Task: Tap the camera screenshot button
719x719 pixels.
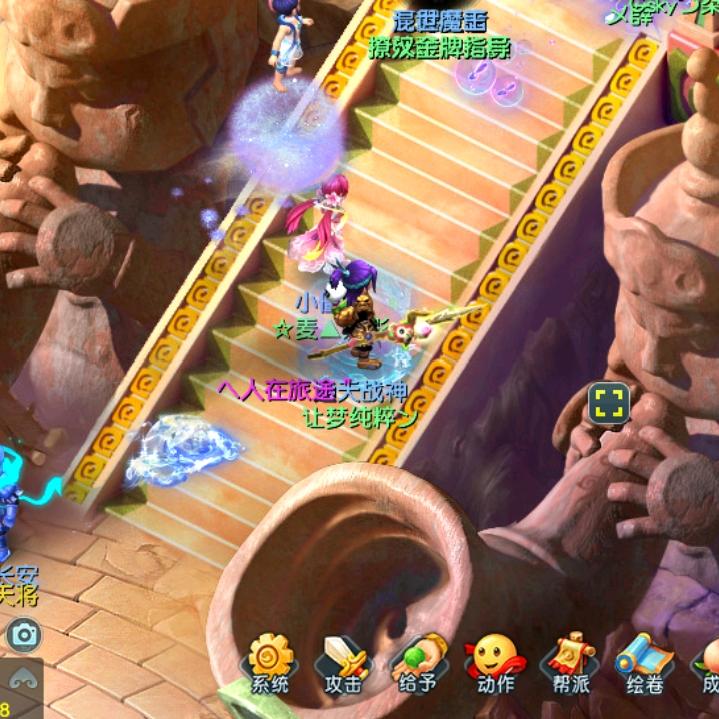Action: tap(22, 633)
